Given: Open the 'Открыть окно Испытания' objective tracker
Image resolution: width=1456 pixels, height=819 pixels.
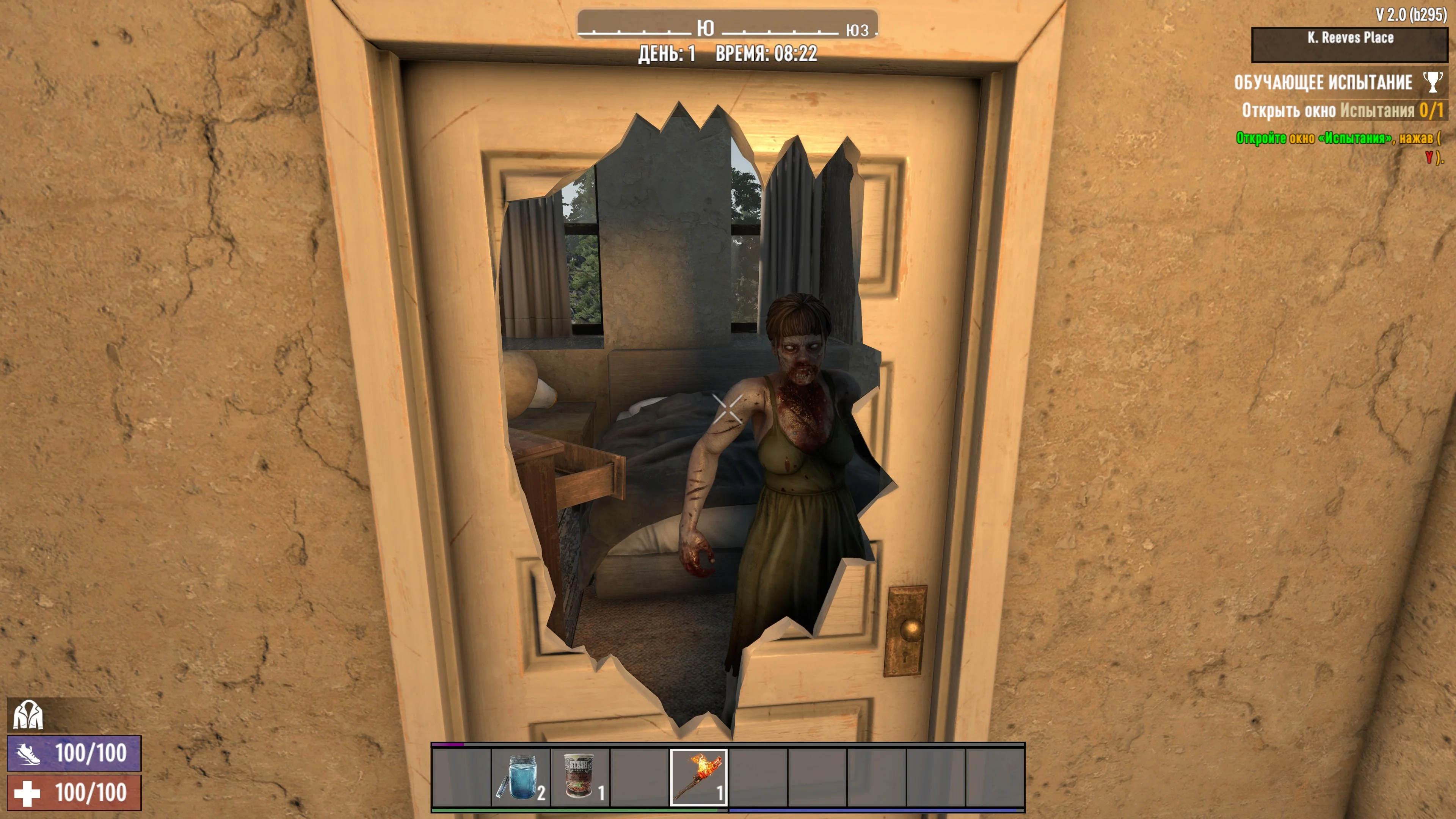Looking at the screenshot, I should [1342, 110].
